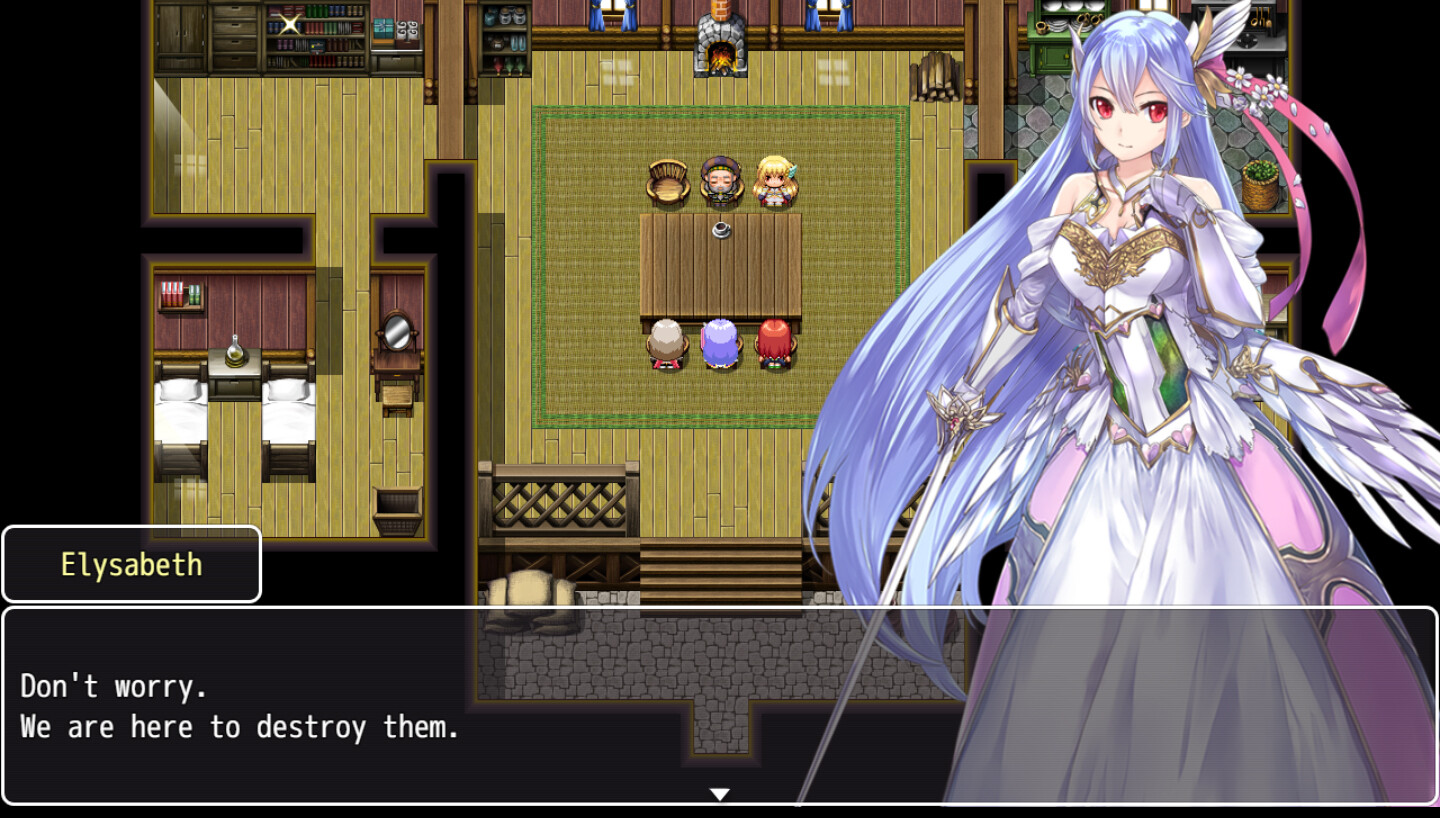Click the white-haired elder at the table
Viewport: 1440px width, 818px height.
[668, 345]
